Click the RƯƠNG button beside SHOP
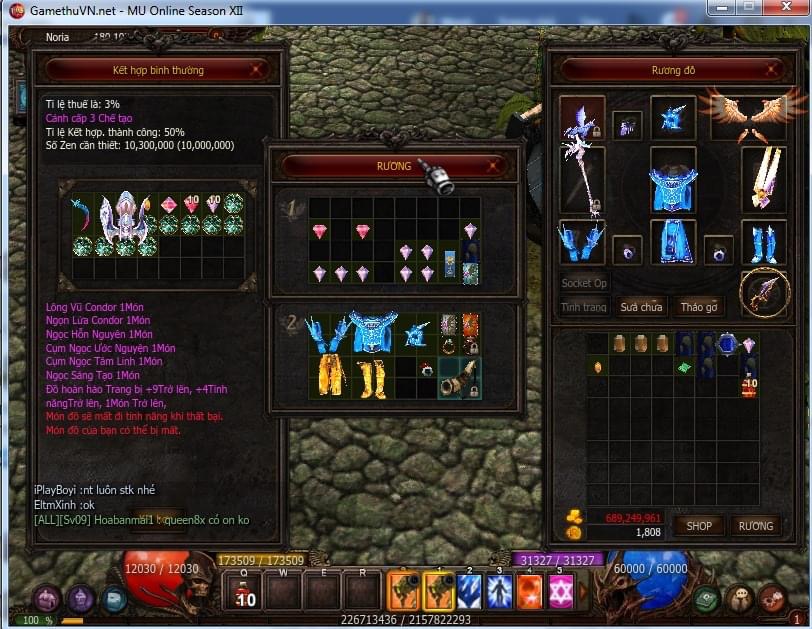The width and height of the screenshot is (812, 629). (755, 525)
